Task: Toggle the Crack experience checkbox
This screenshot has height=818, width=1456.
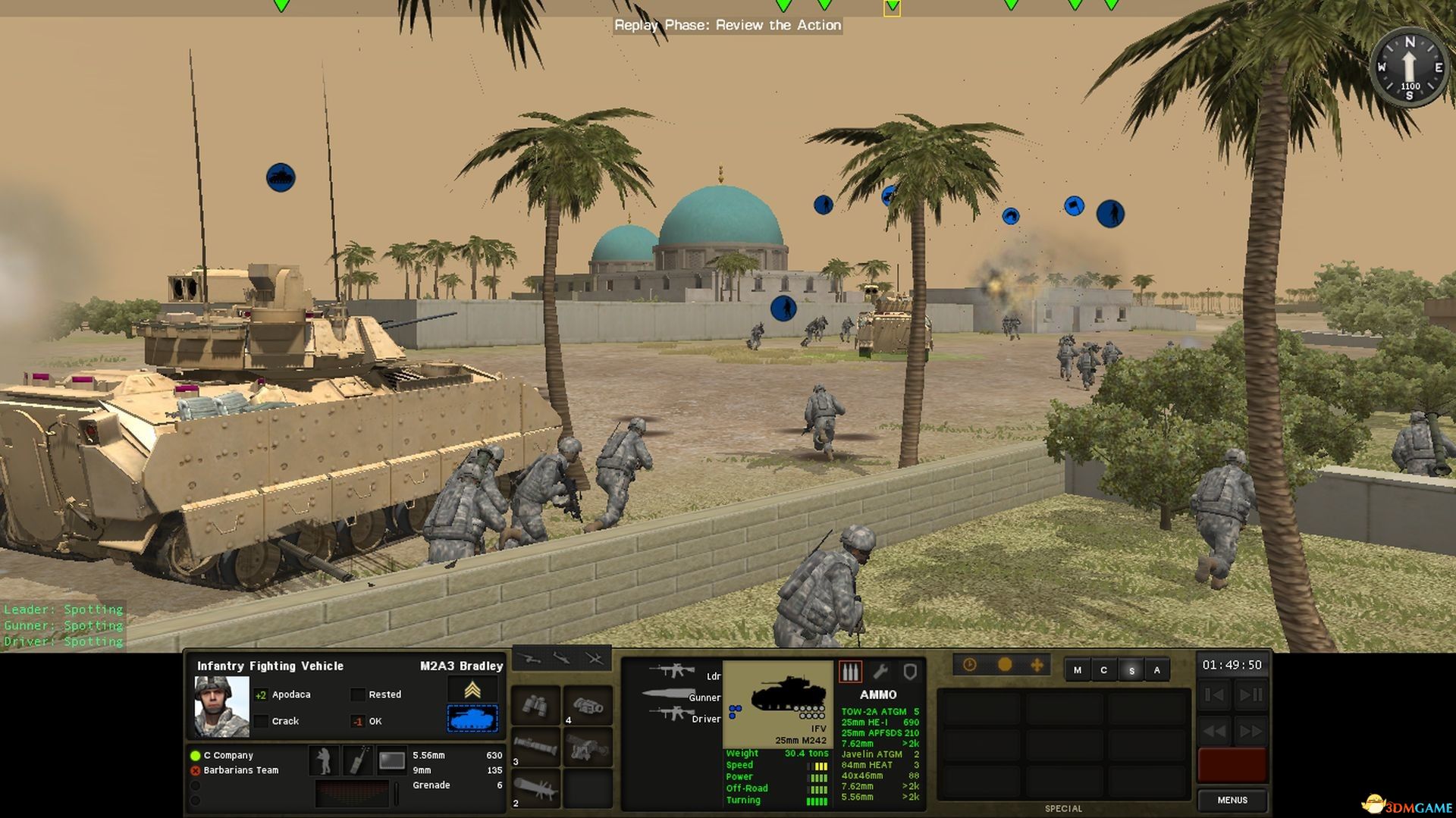Action: coord(259,722)
